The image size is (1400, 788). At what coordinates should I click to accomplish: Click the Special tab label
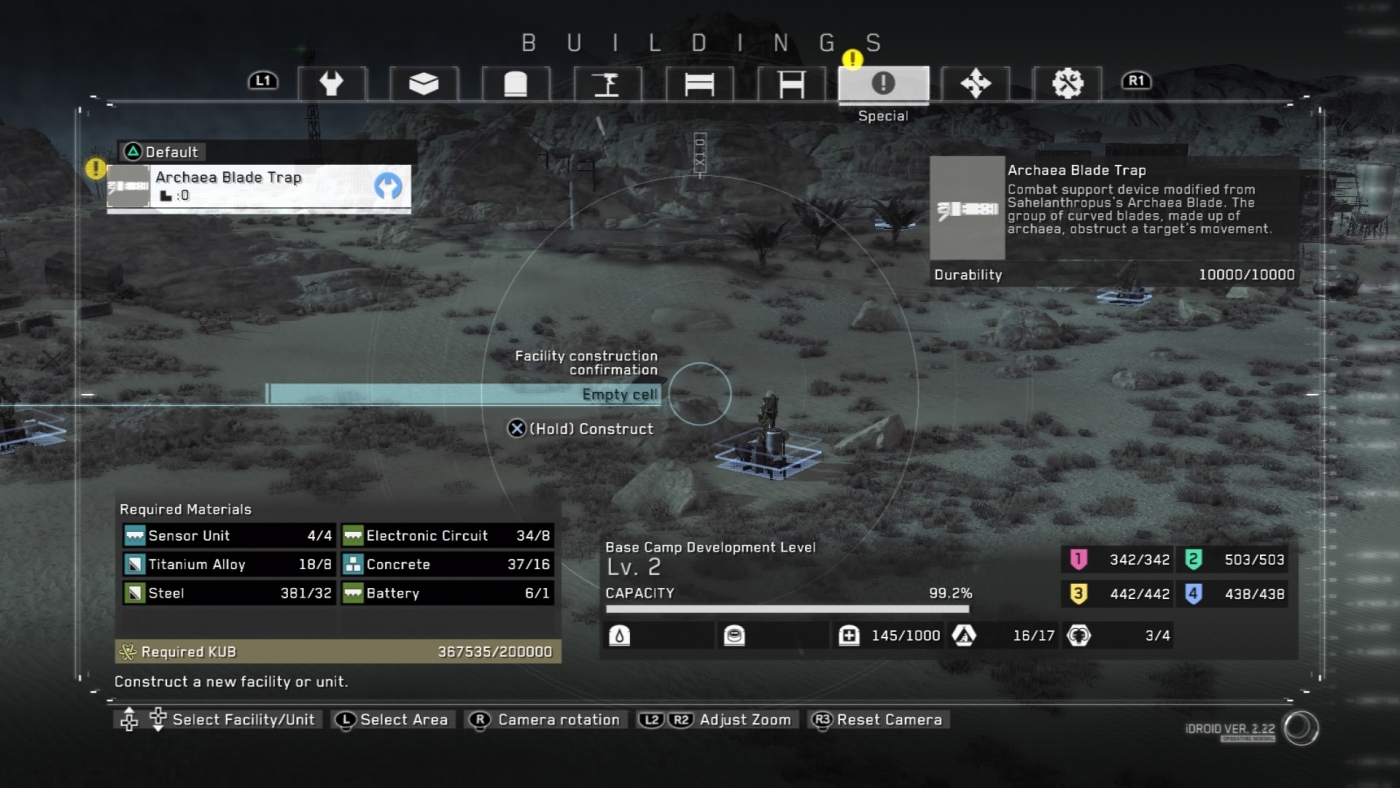click(x=883, y=115)
